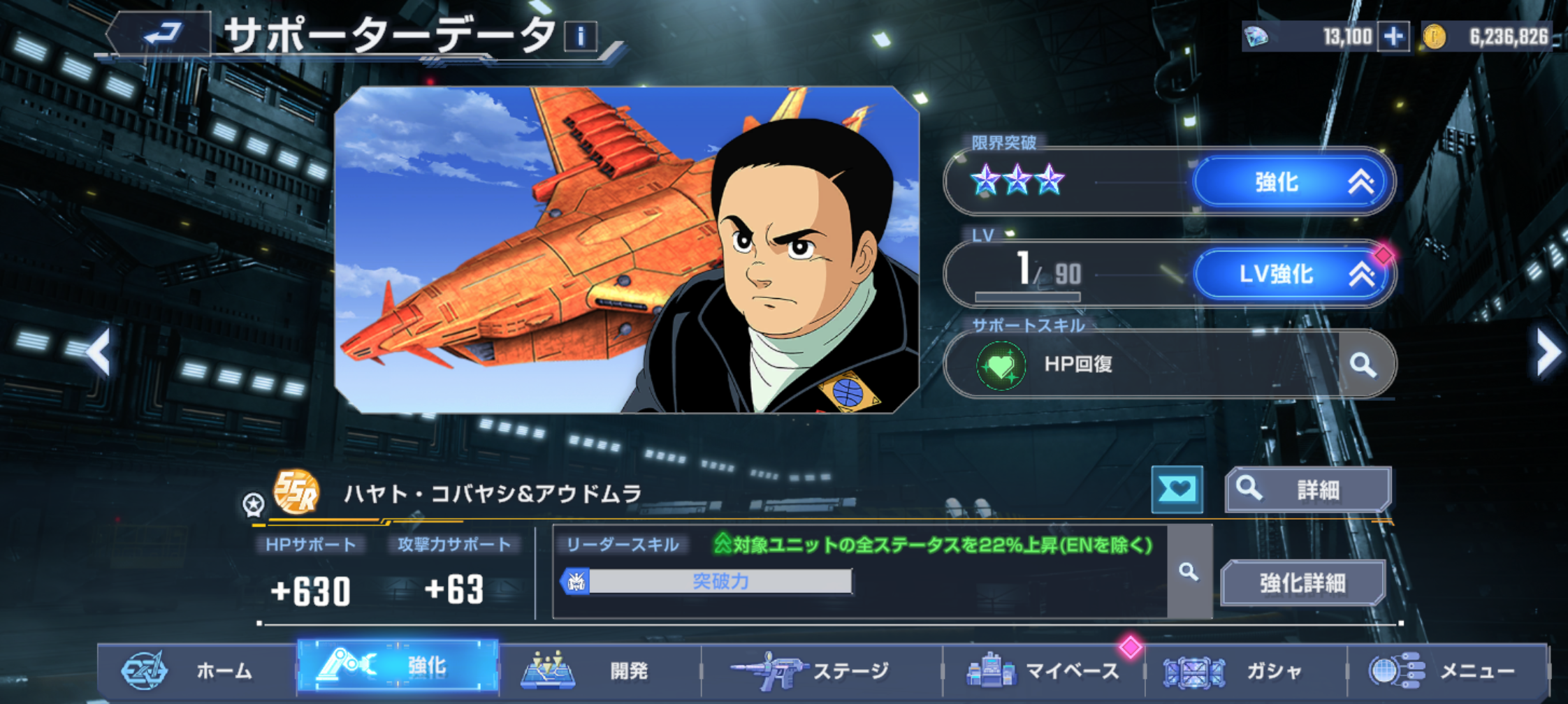This screenshot has width=1568, height=704.
Task: Open the 開発 development tab
Action: [600, 670]
